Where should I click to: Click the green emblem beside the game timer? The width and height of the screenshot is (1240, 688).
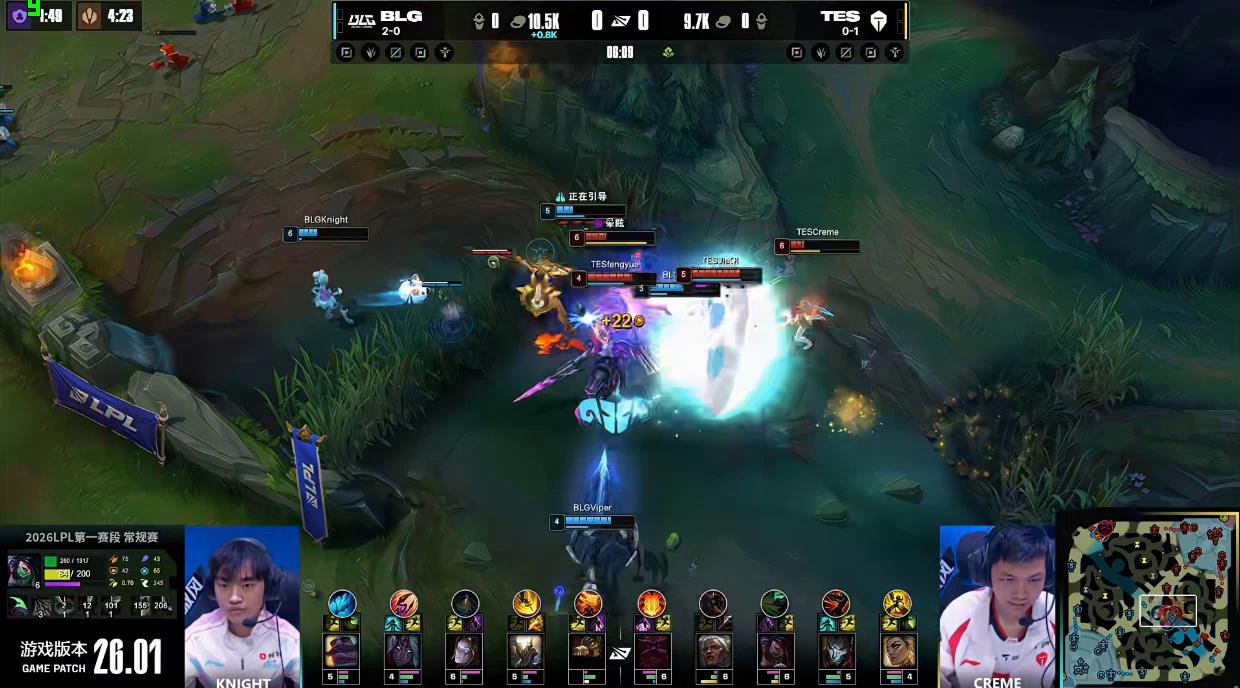tap(667, 52)
